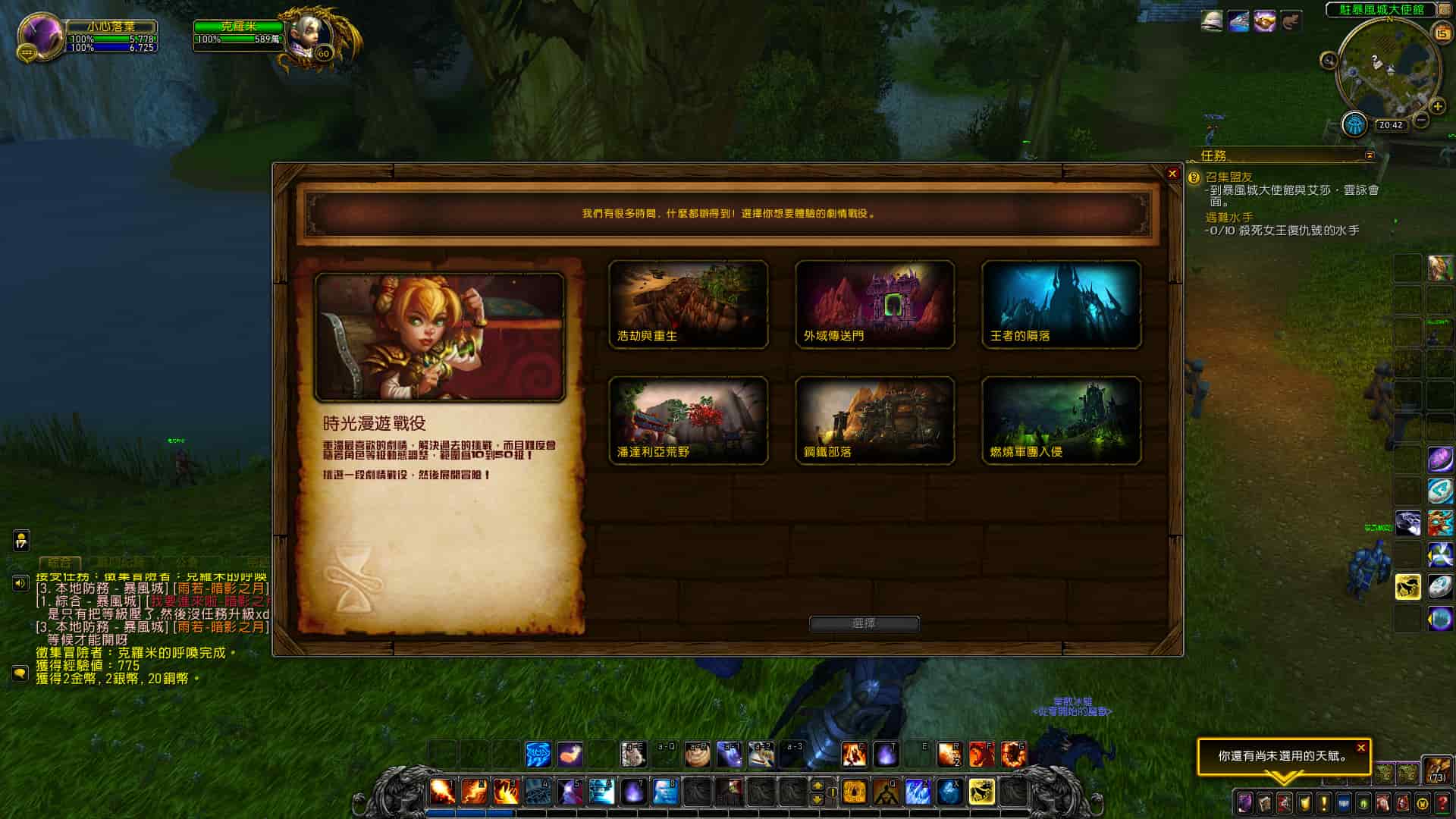Zoom in the minimap with the plus button
This screenshot has width=1456, height=819.
[x=1437, y=106]
